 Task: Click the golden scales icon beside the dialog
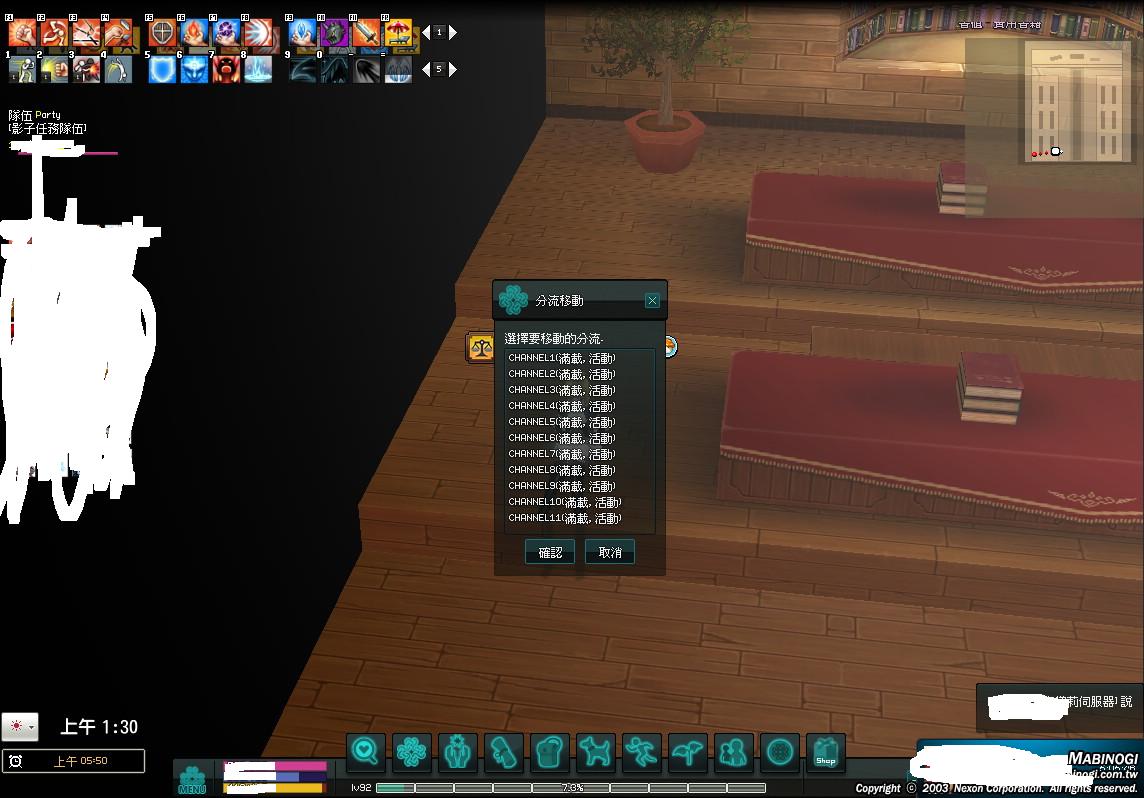481,348
